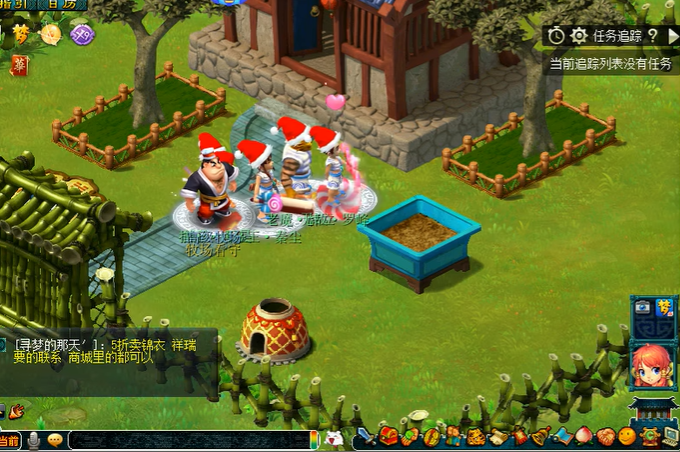Click the purple x9 bonus icon

82,34
